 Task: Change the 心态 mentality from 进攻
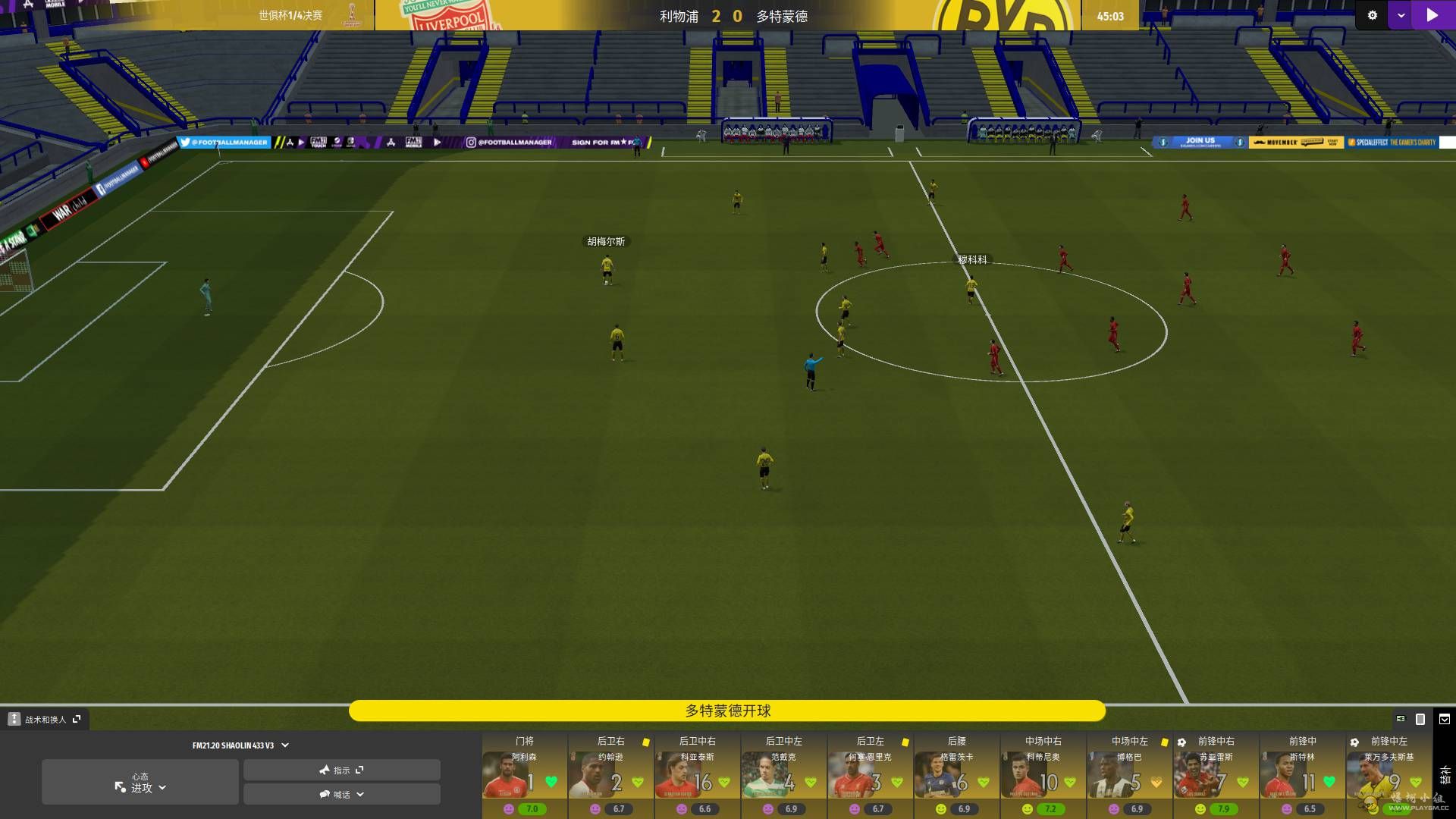pyautogui.click(x=140, y=783)
